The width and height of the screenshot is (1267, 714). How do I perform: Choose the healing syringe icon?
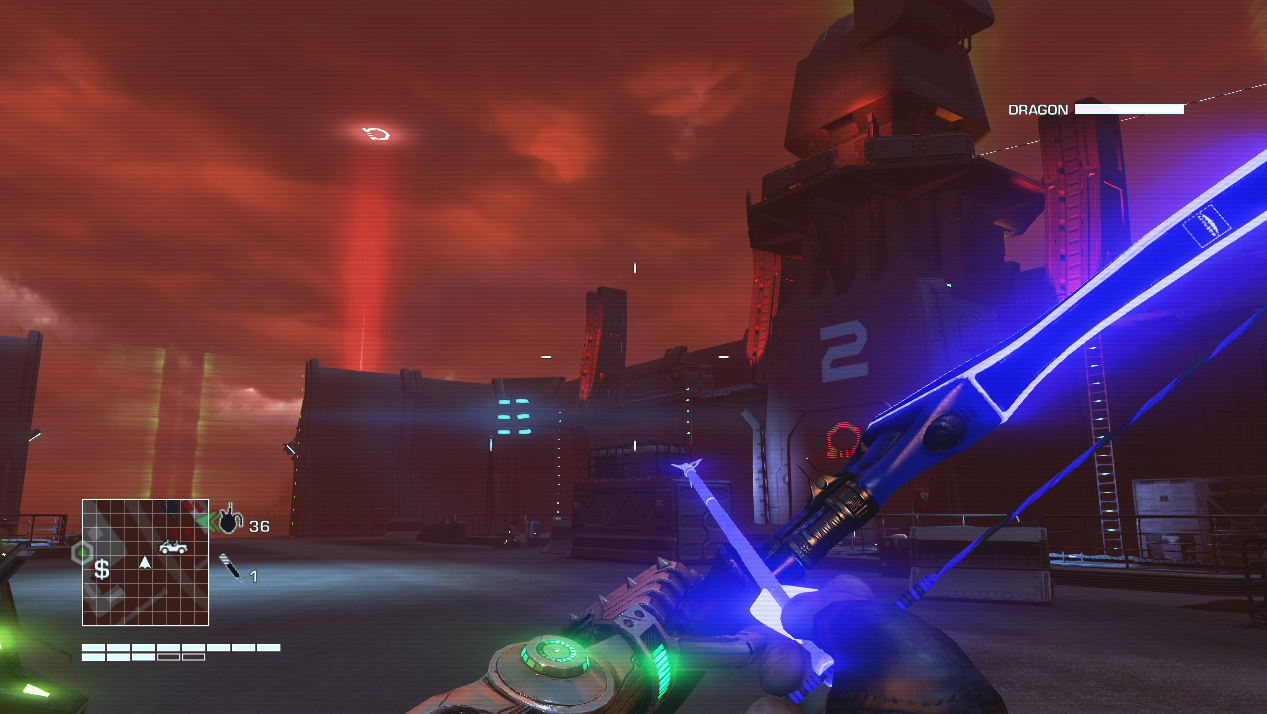pyautogui.click(x=232, y=570)
